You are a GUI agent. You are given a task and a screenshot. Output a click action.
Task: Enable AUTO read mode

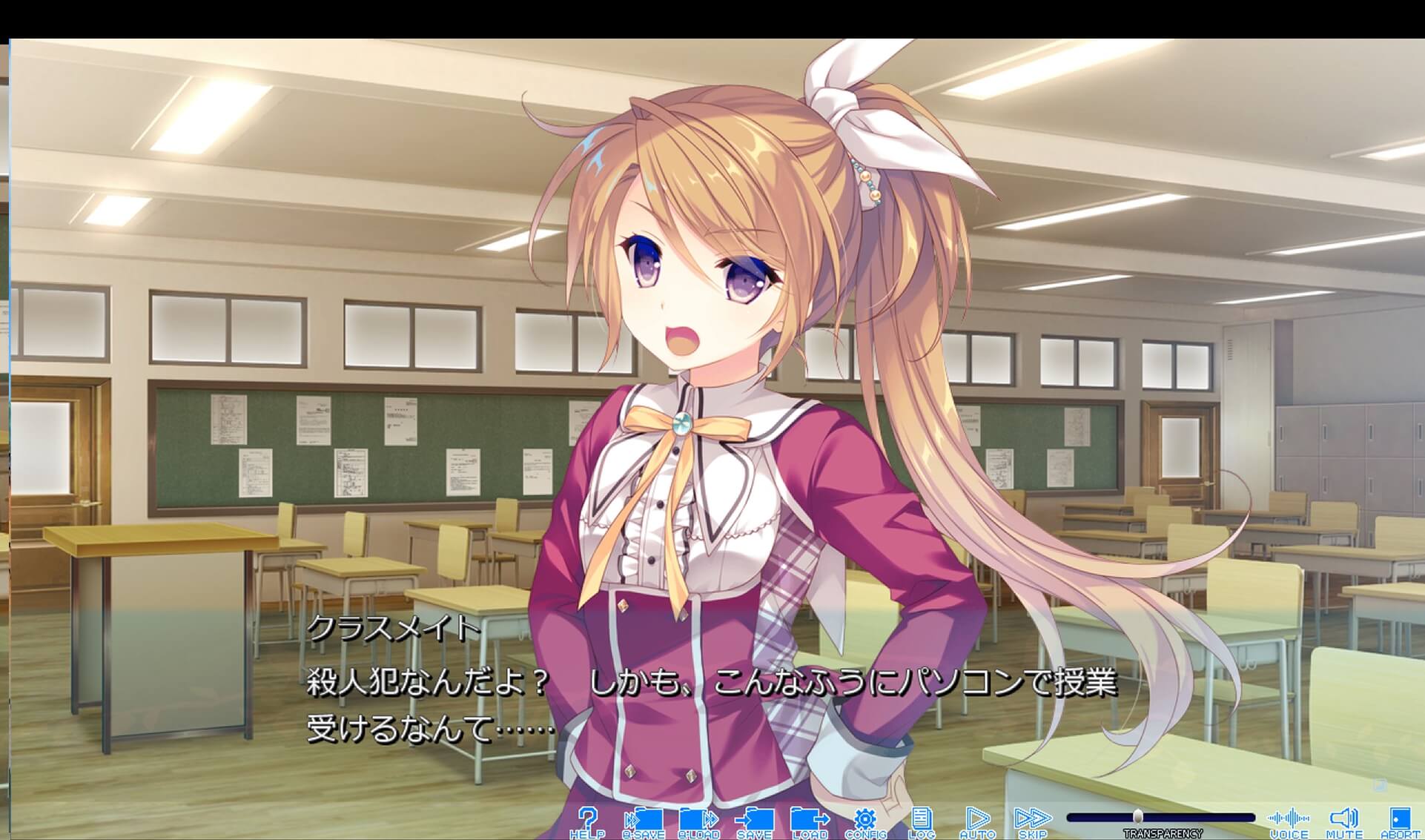click(x=979, y=818)
